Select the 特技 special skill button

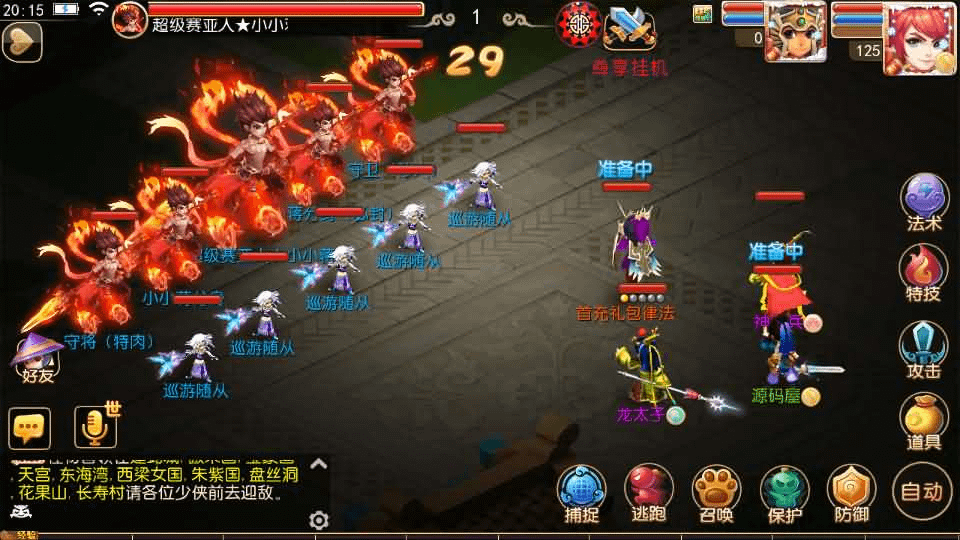click(924, 272)
